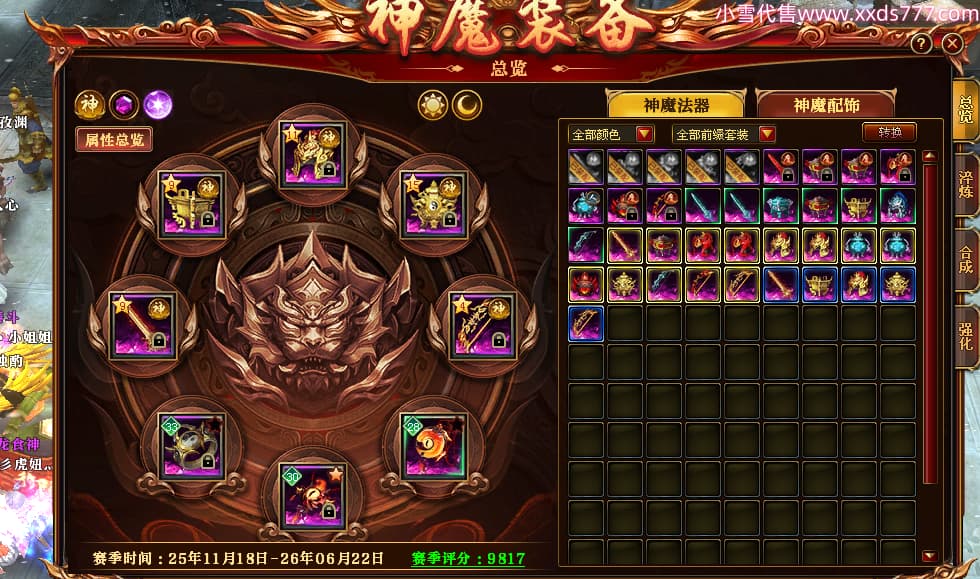This screenshot has width=980, height=579.
Task: Pick the lone bow in the fifth inventory row
Action: pyautogui.click(x=586, y=323)
